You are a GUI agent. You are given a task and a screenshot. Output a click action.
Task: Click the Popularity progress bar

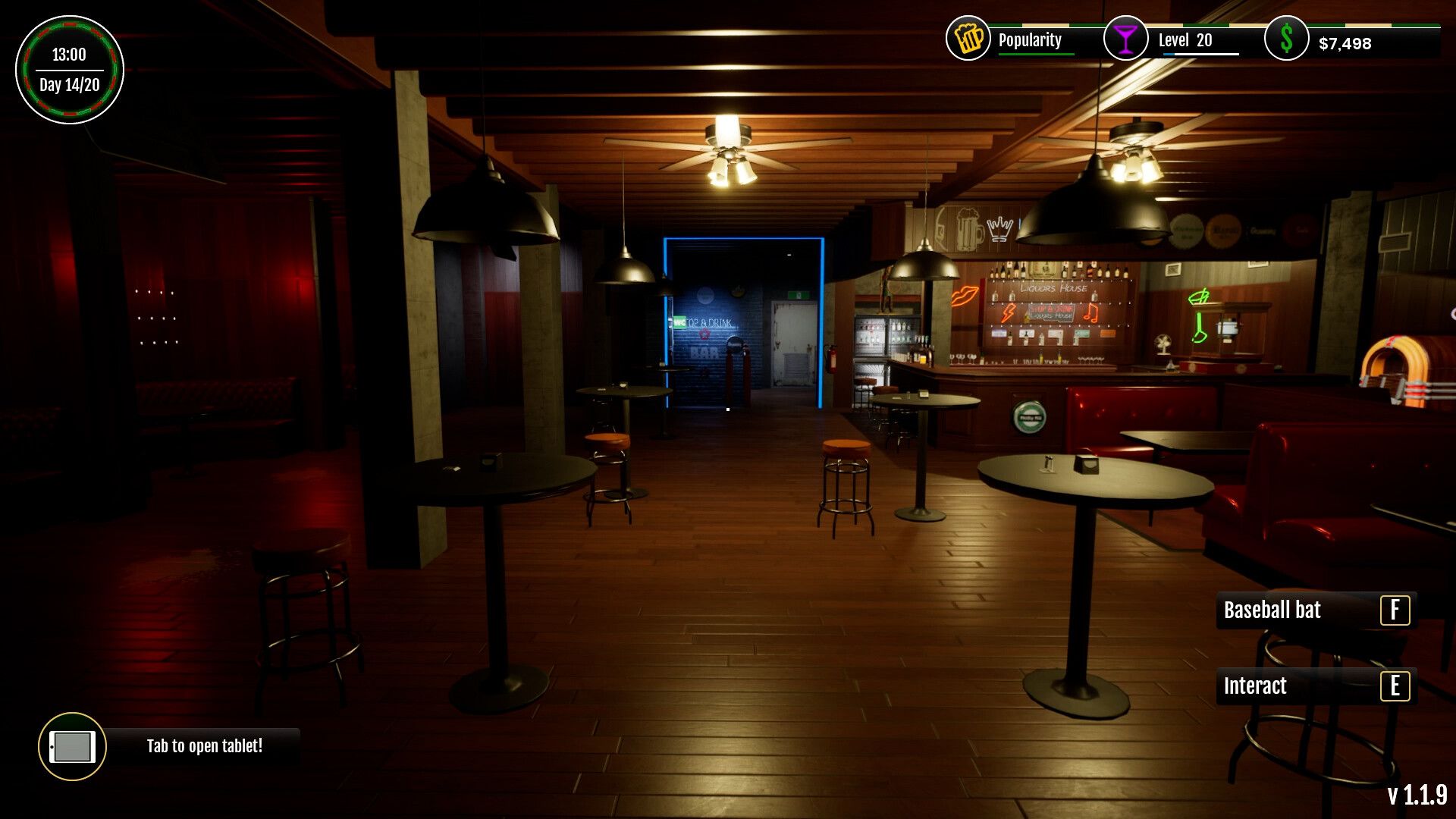pos(1035,55)
